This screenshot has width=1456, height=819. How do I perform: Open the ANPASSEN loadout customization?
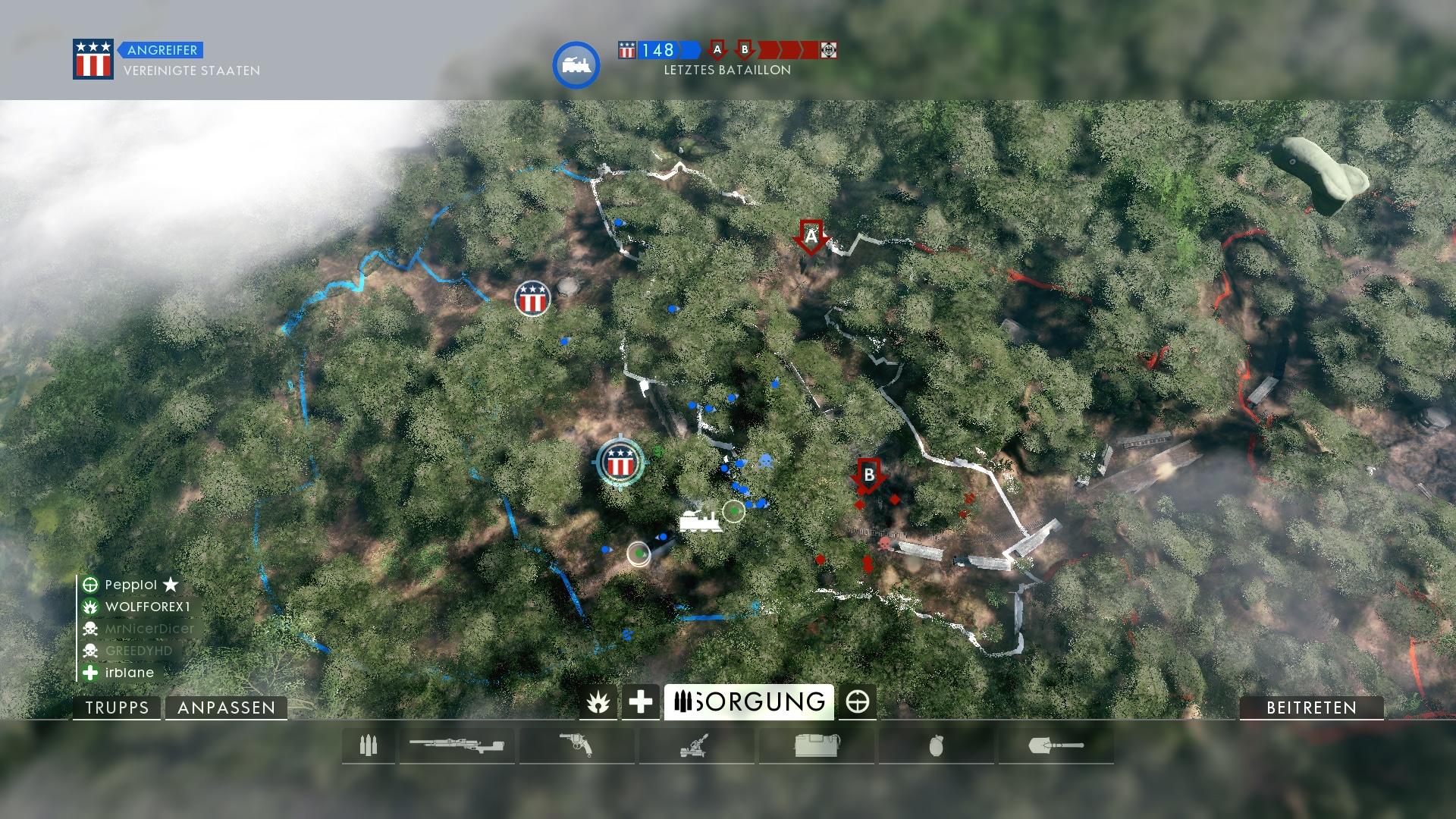226,708
